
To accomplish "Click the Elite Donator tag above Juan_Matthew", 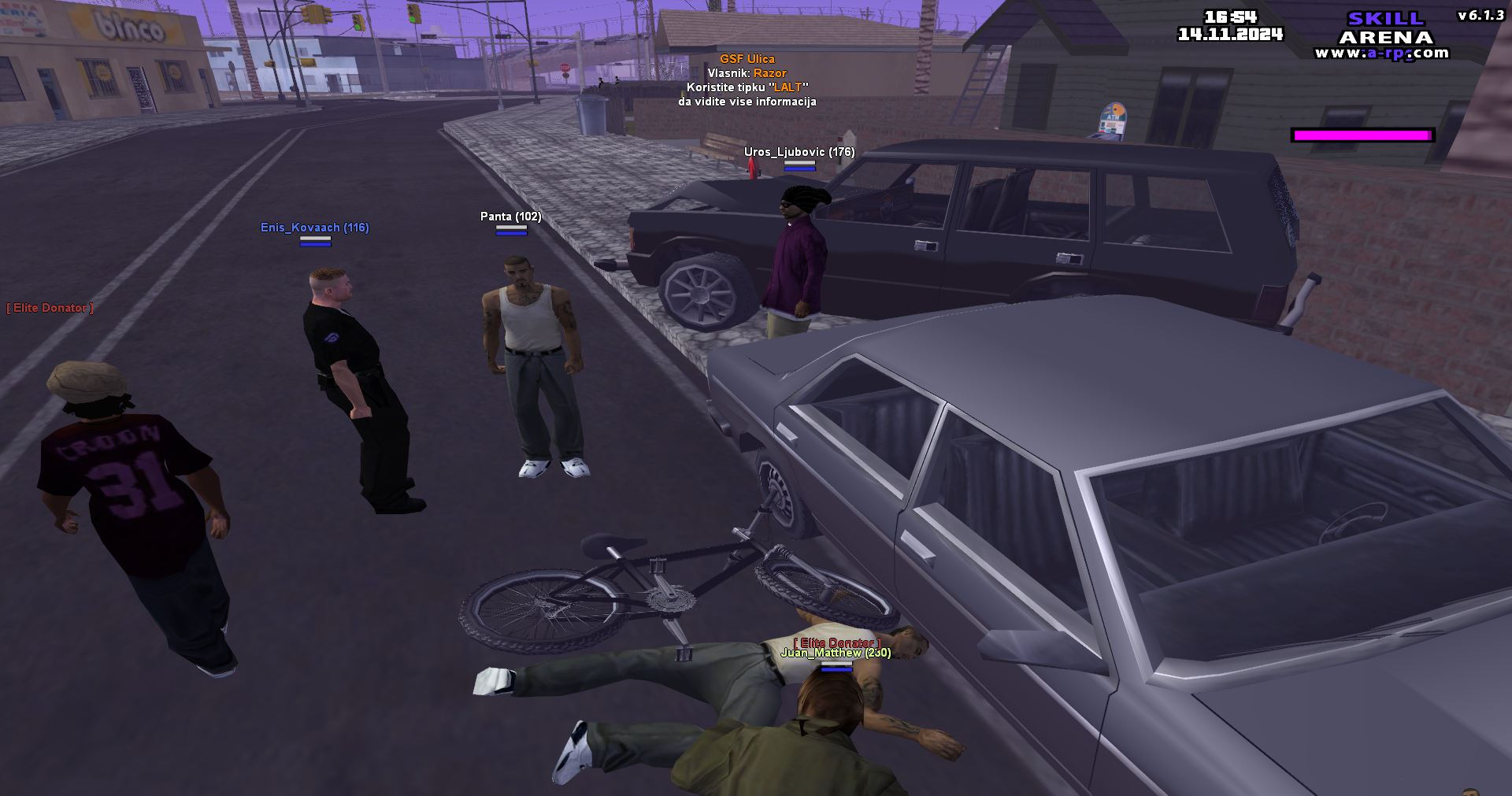I will (837, 641).
